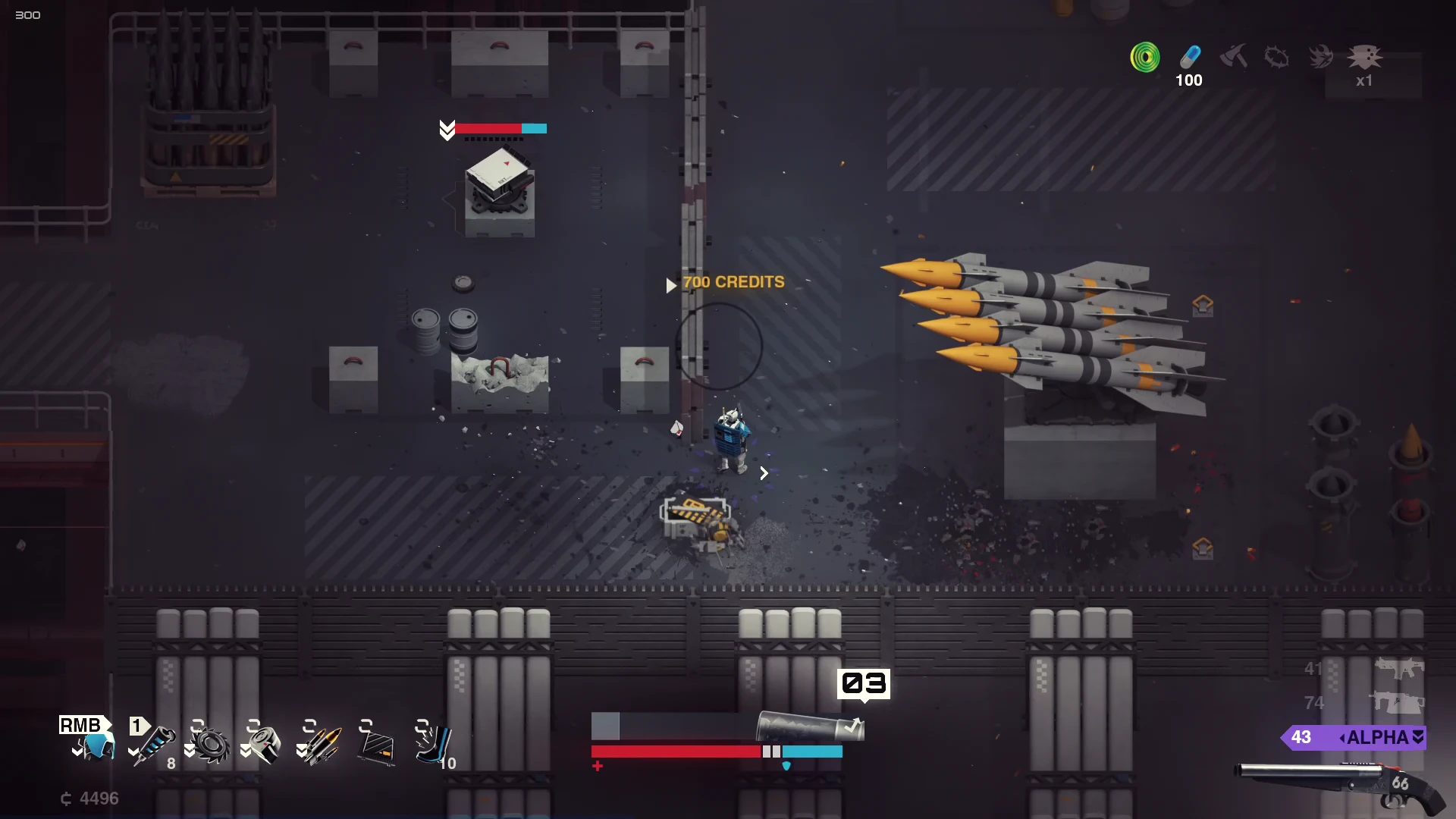This screenshot has width=1456, height=819.
Task: Switch to the first submachine gun silhouette
Action: click(x=1399, y=669)
